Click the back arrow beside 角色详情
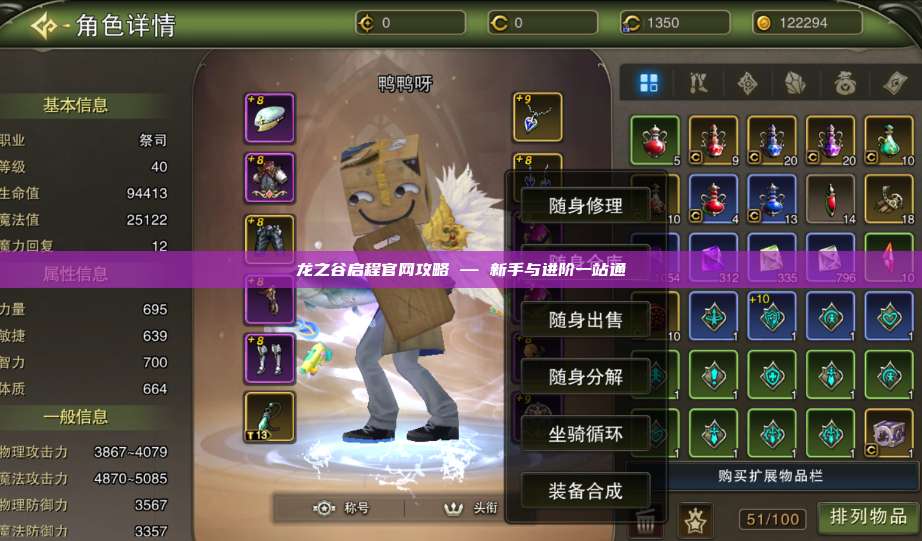Image resolution: width=922 pixels, height=541 pixels. (45, 25)
